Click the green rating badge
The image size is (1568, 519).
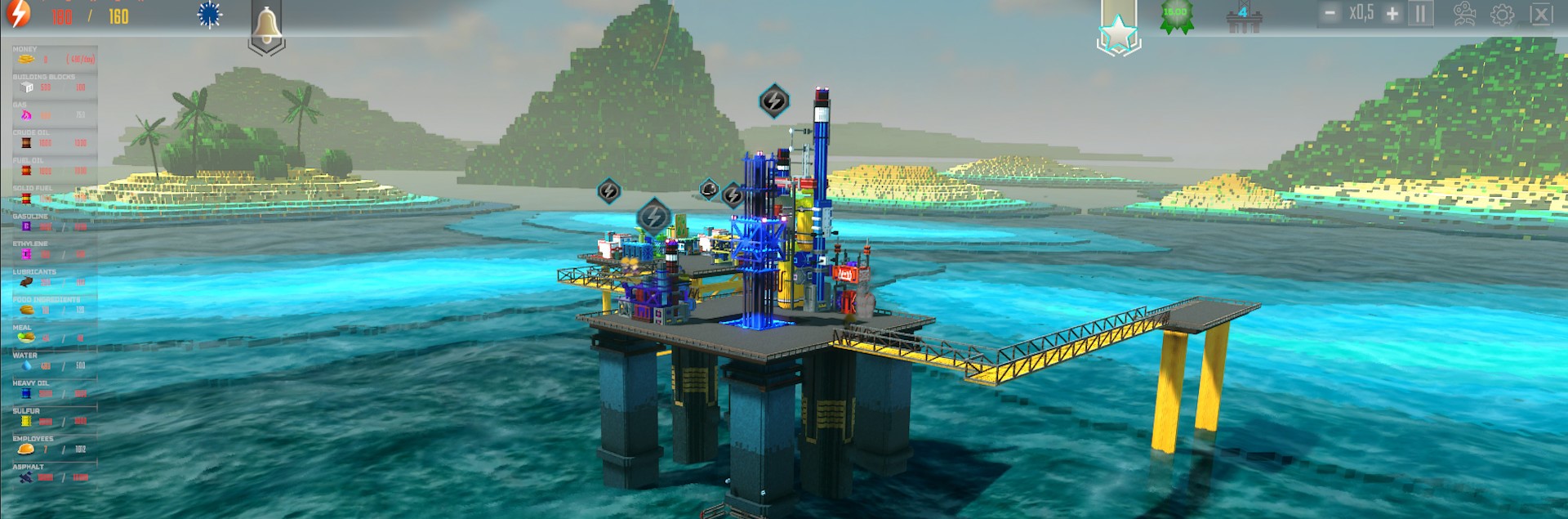point(1176,16)
